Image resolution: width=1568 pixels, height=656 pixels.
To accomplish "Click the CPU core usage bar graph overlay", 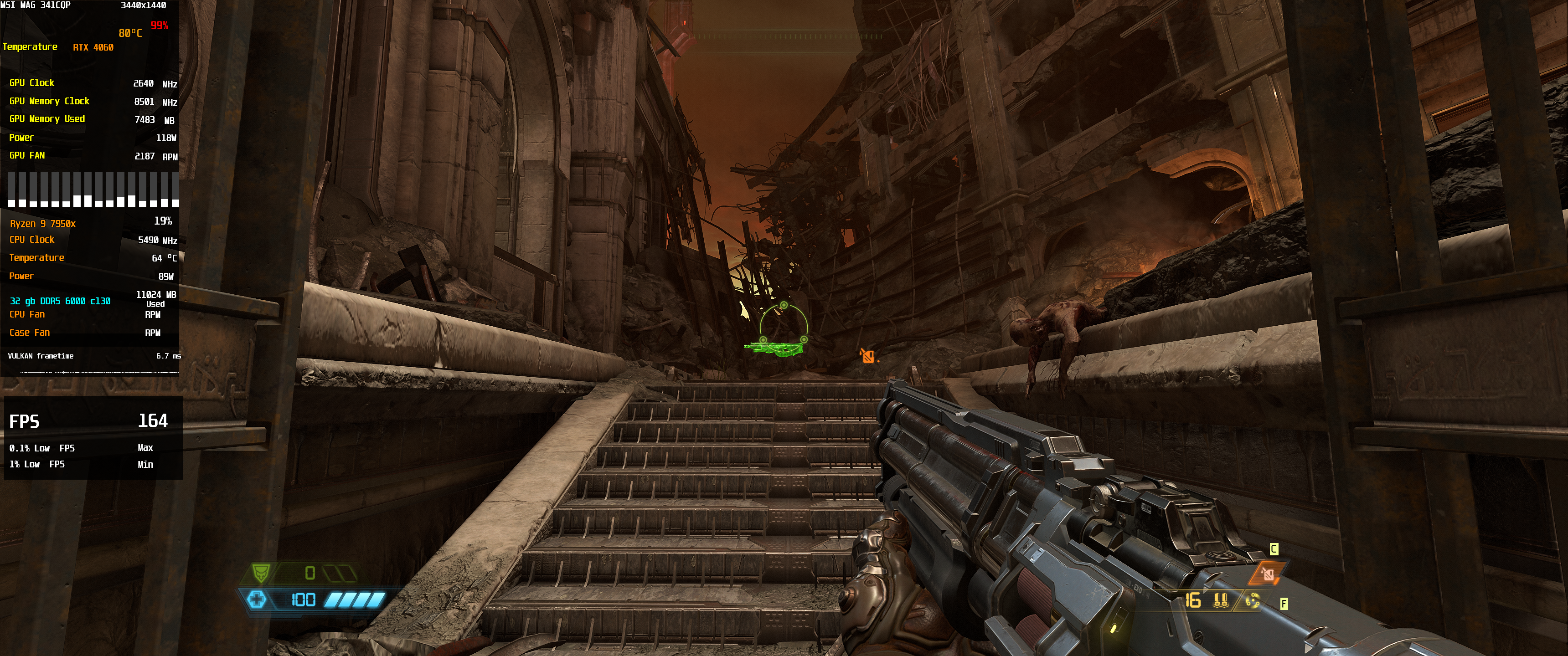I will pyautogui.click(x=93, y=189).
